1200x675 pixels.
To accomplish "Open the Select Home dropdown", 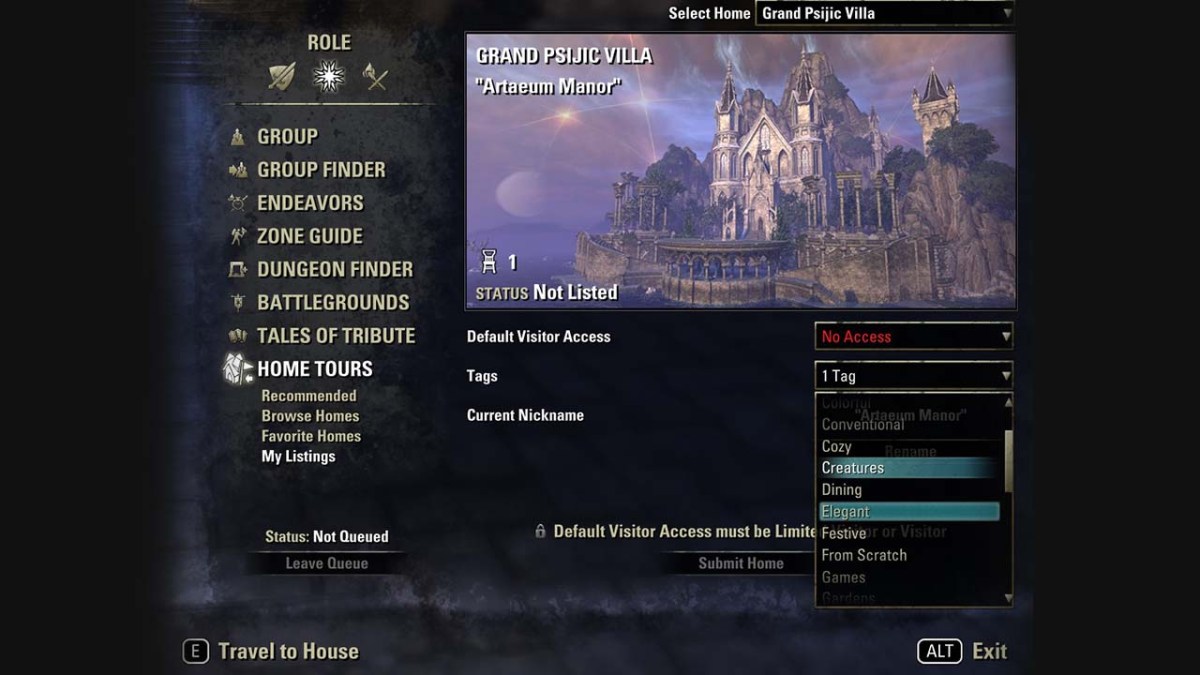I will (x=884, y=13).
